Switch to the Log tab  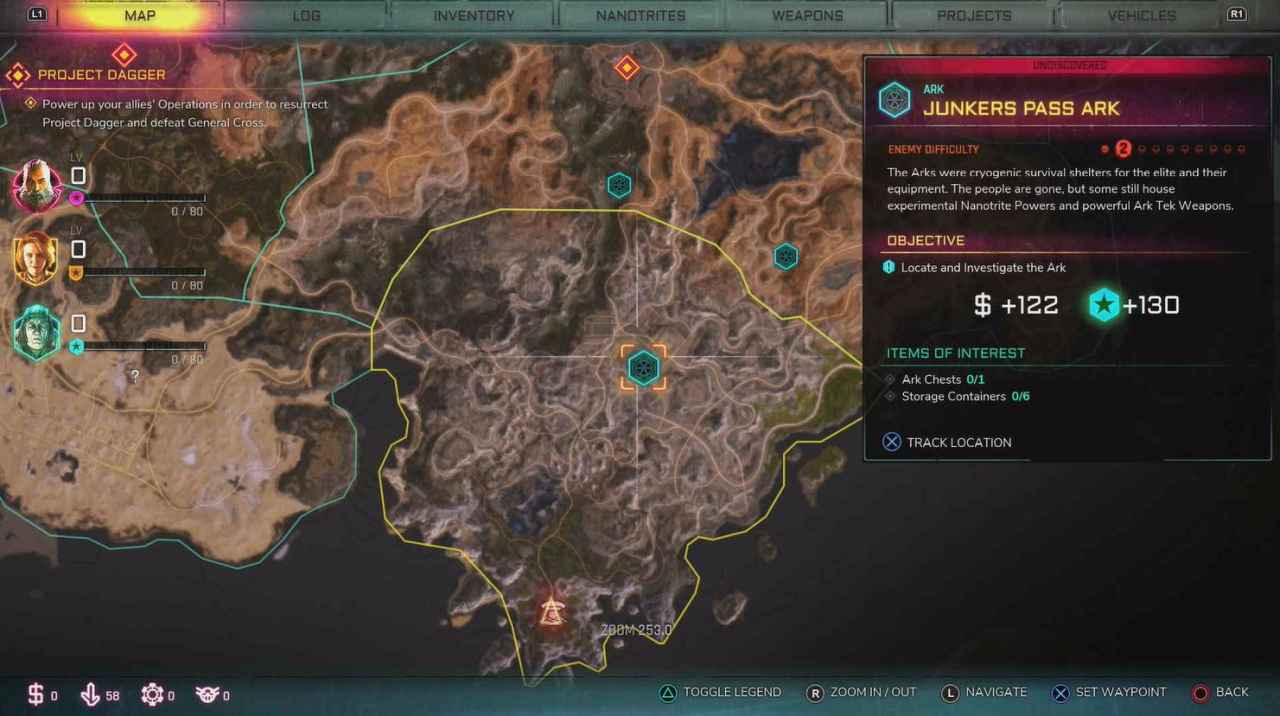click(x=306, y=16)
